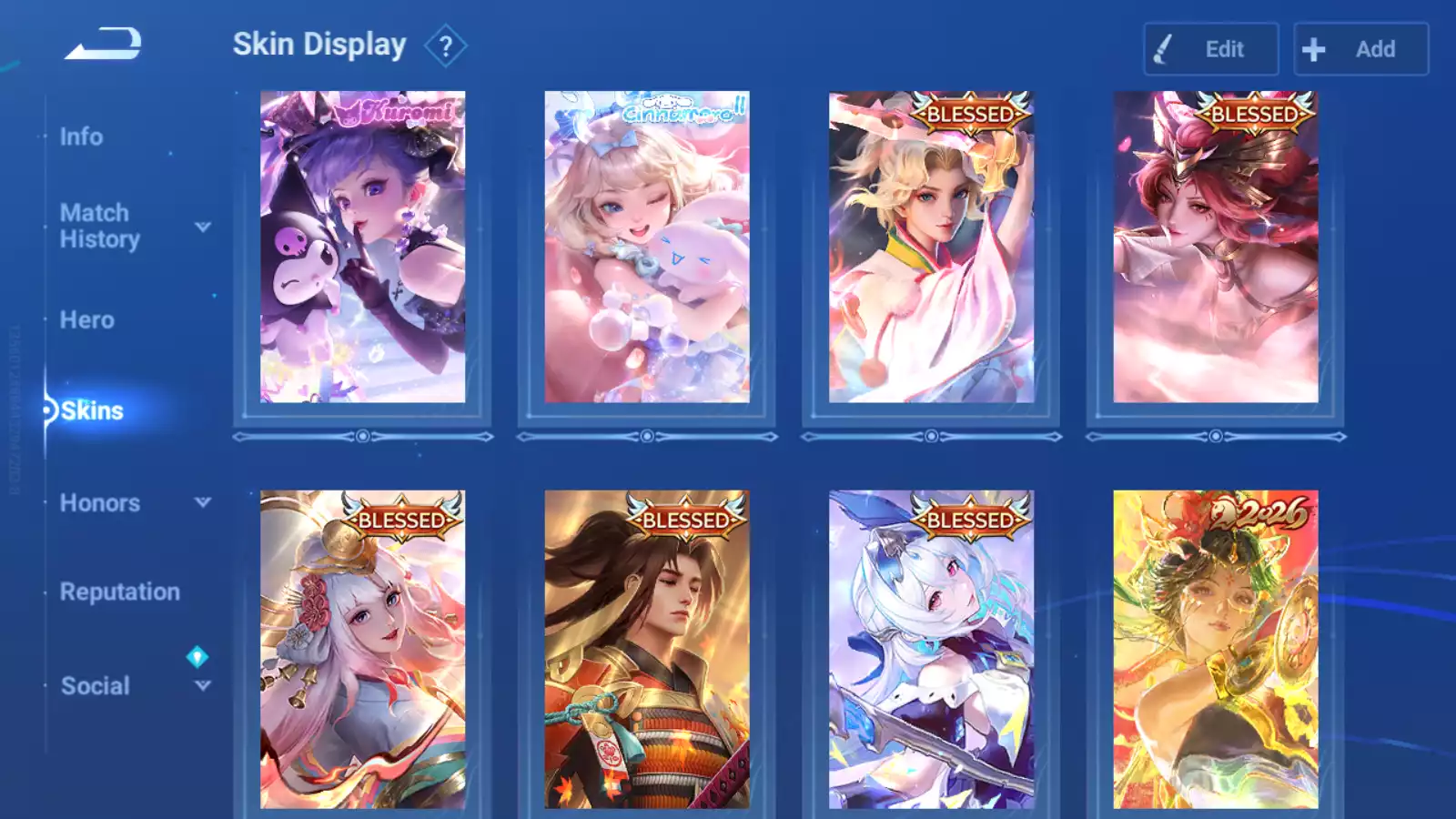Choose the golden 2026 skin card

point(1215,649)
